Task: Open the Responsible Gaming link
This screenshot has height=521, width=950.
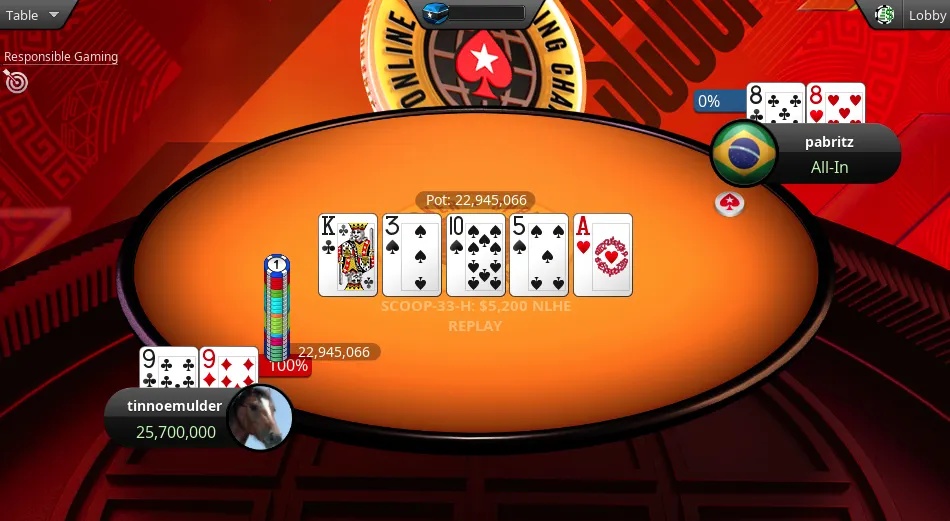Action: 61,57
